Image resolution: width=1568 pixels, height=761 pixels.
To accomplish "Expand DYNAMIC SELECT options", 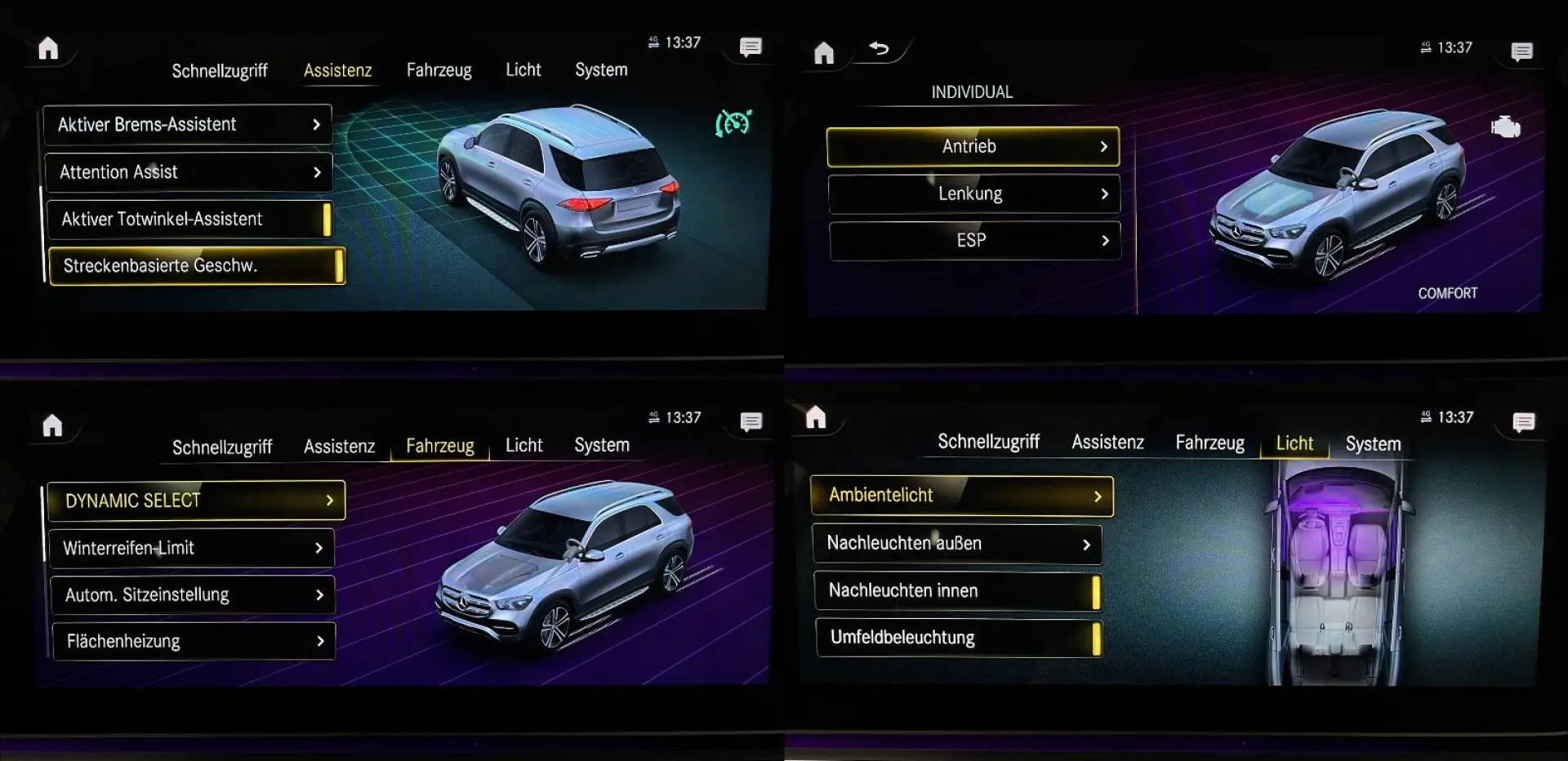I will [195, 500].
